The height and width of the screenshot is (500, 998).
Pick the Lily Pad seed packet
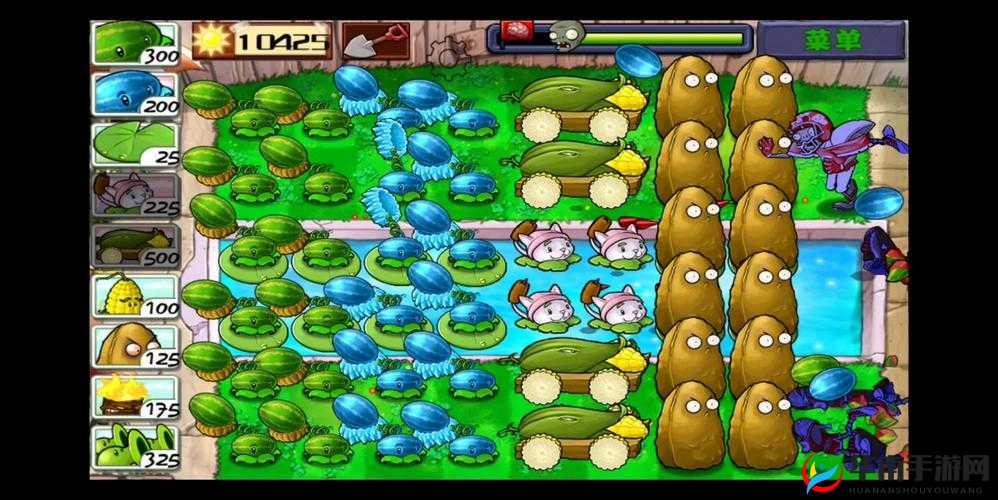(x=135, y=143)
